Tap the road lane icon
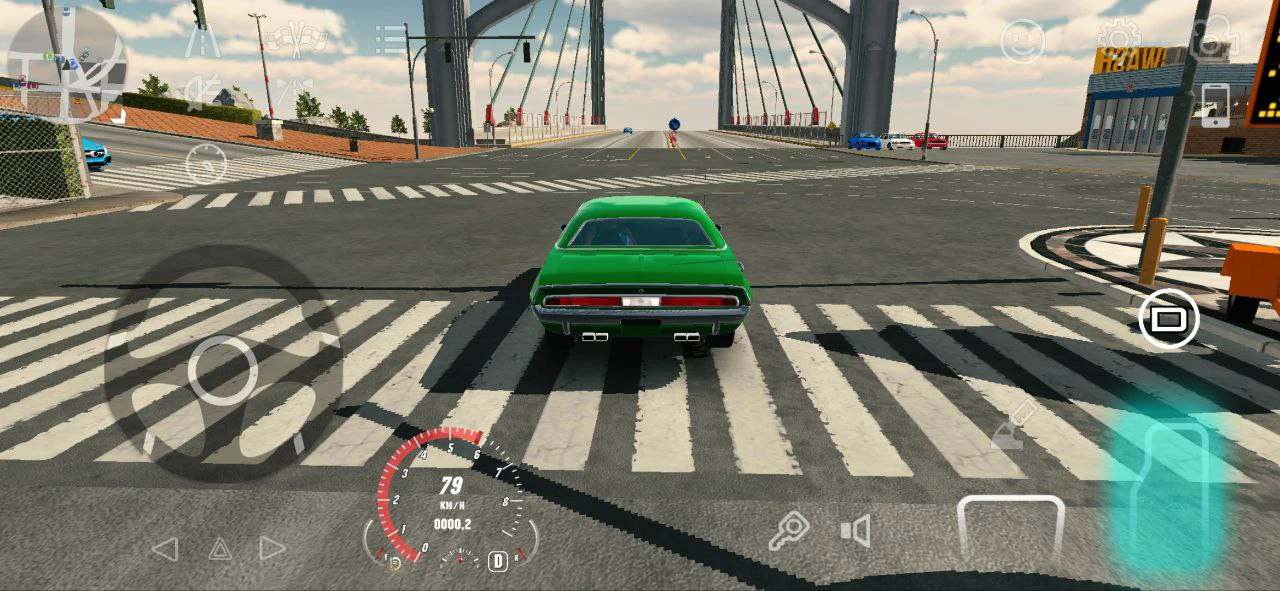Viewport: 1280px width, 591px height. [x=203, y=39]
